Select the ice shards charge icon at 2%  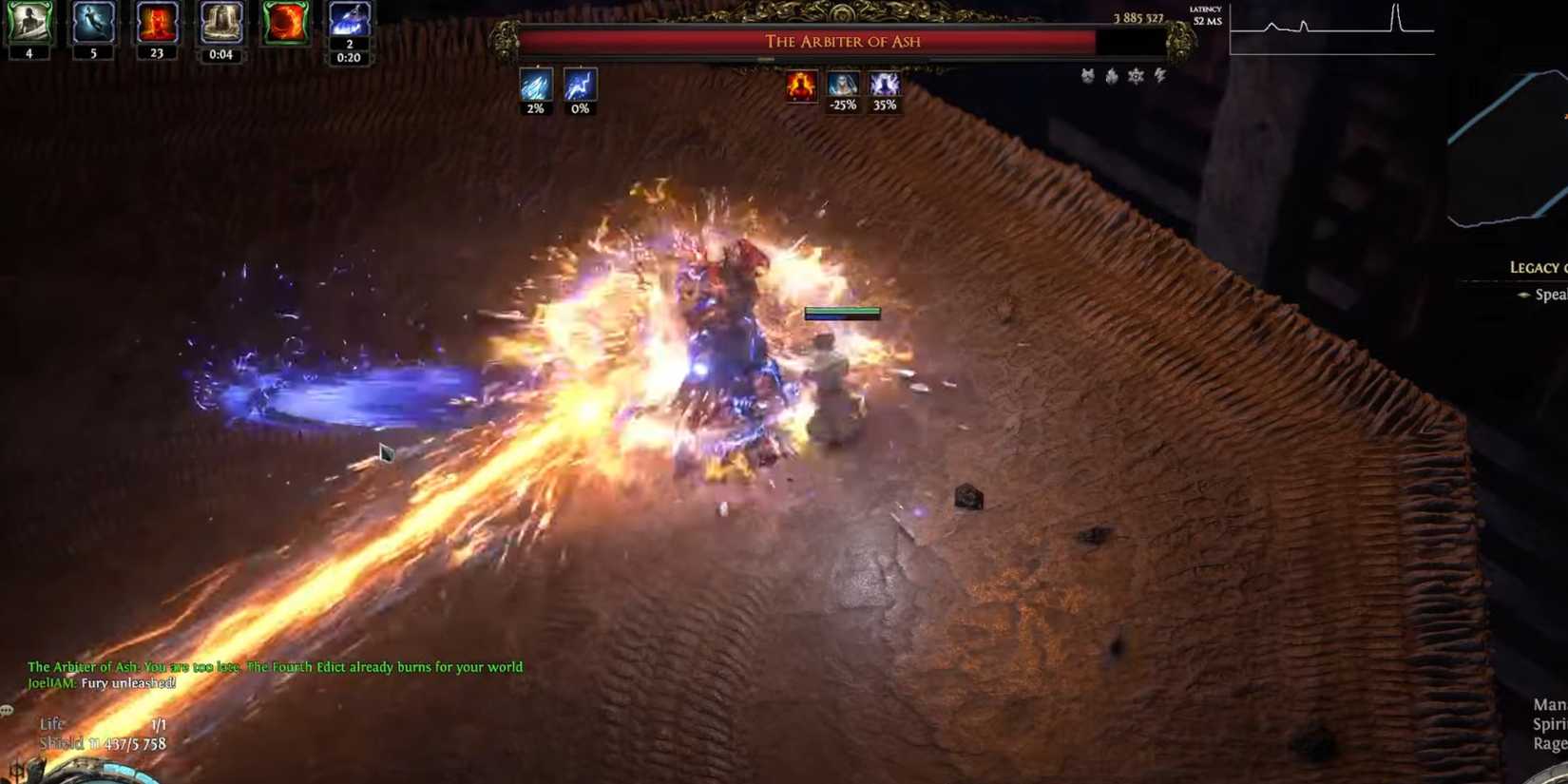click(x=537, y=87)
